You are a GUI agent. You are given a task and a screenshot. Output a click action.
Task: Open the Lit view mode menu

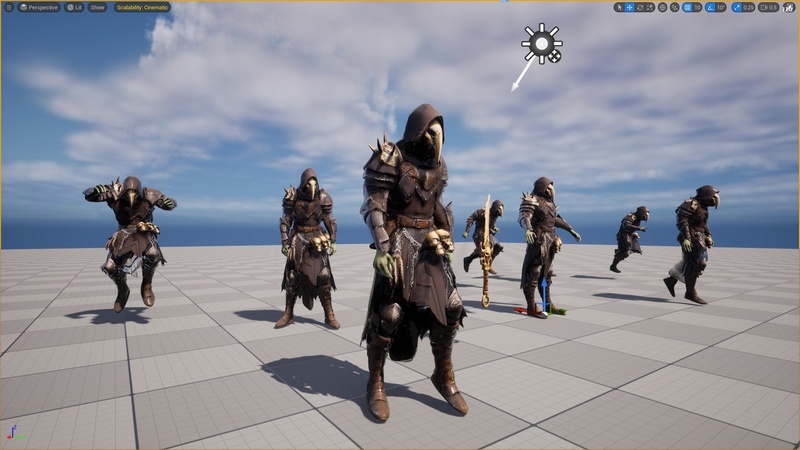[74, 7]
